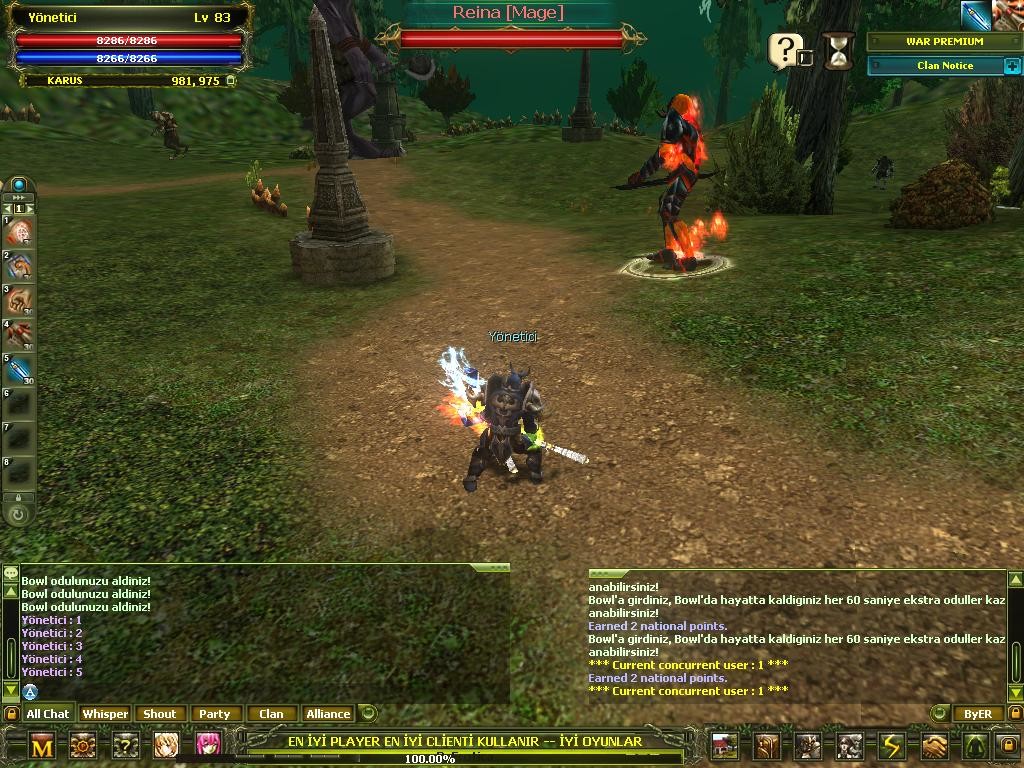Open the question mark help icon in bottom bar
1024x768 pixels.
(x=126, y=745)
